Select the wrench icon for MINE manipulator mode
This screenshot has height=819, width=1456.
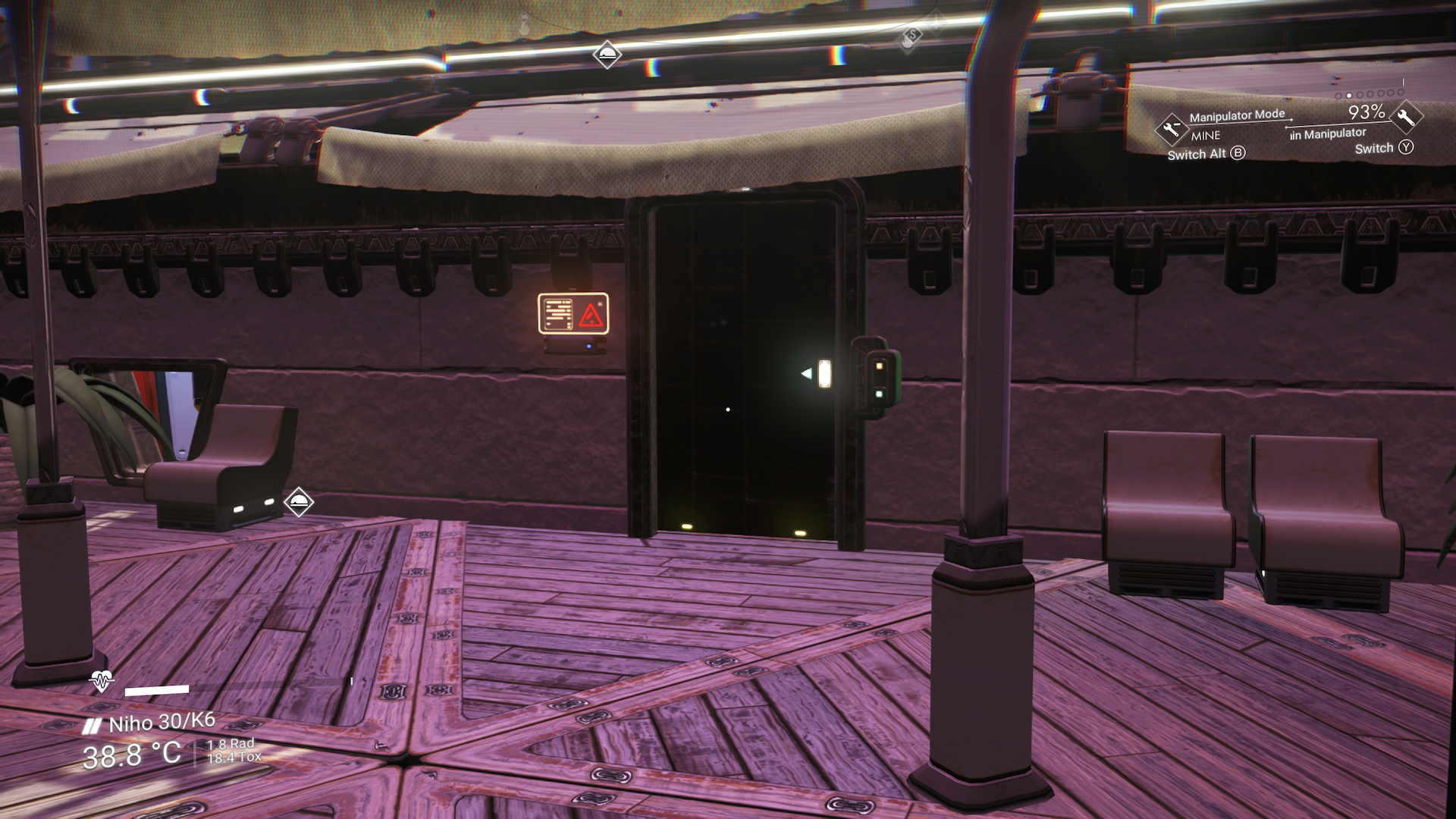(x=1172, y=128)
